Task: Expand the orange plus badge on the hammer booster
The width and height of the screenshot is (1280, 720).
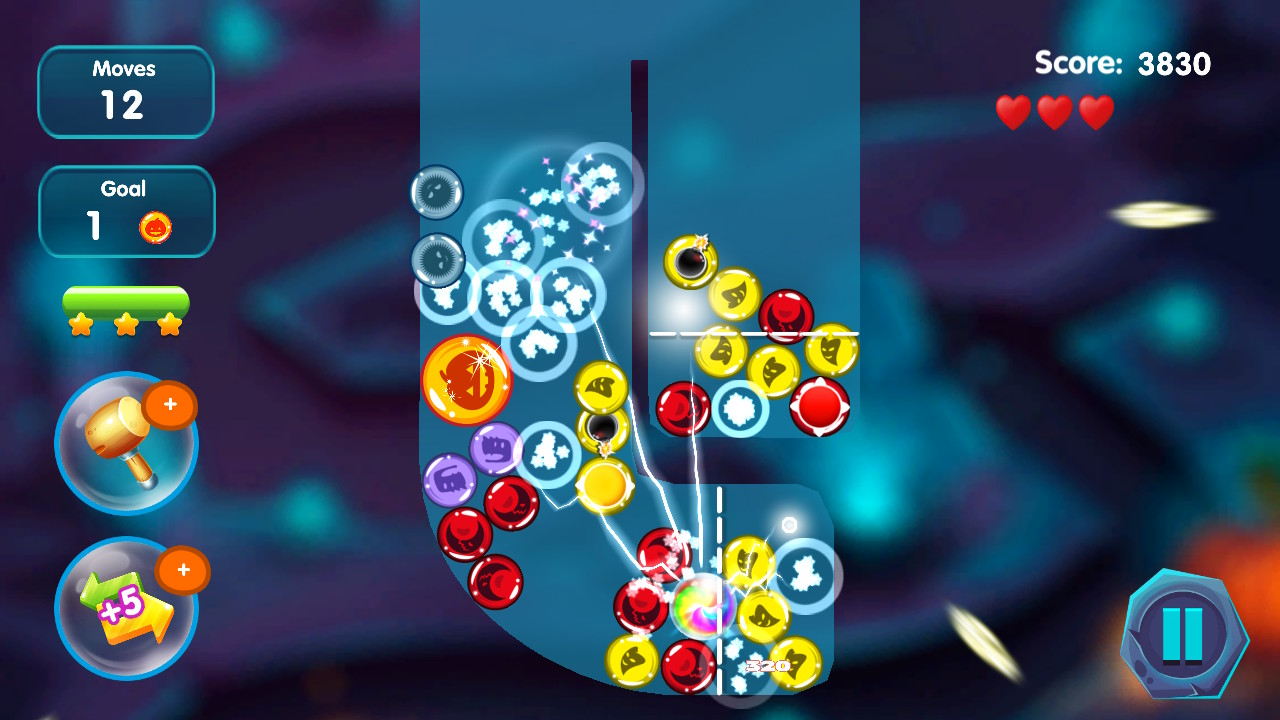Action: pyautogui.click(x=172, y=406)
